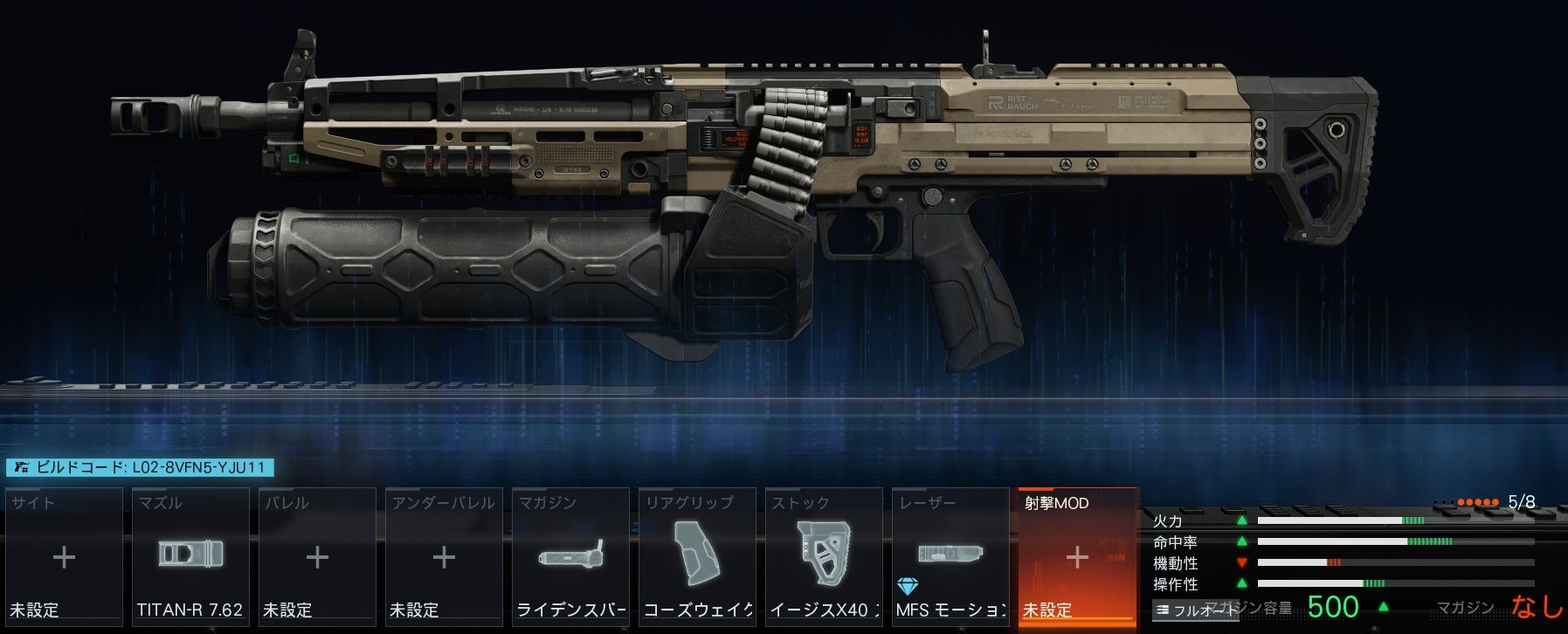Screen dimensions: 1568x634
Task: Select the マズル slot with TITAN-R 7.62
Action: 190,556
